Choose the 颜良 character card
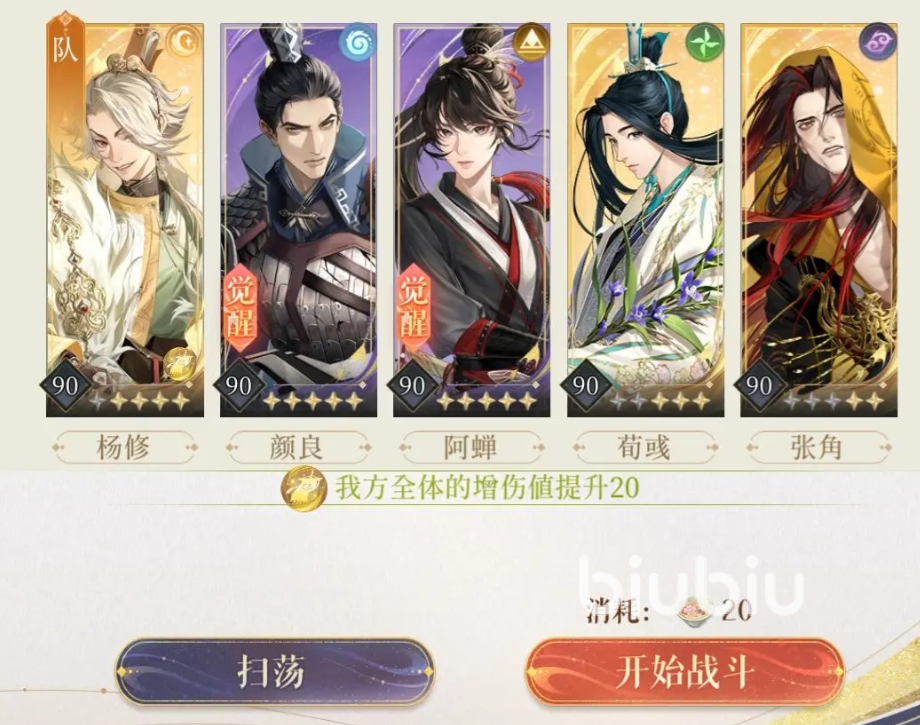Image resolution: width=920 pixels, height=725 pixels. click(299, 220)
